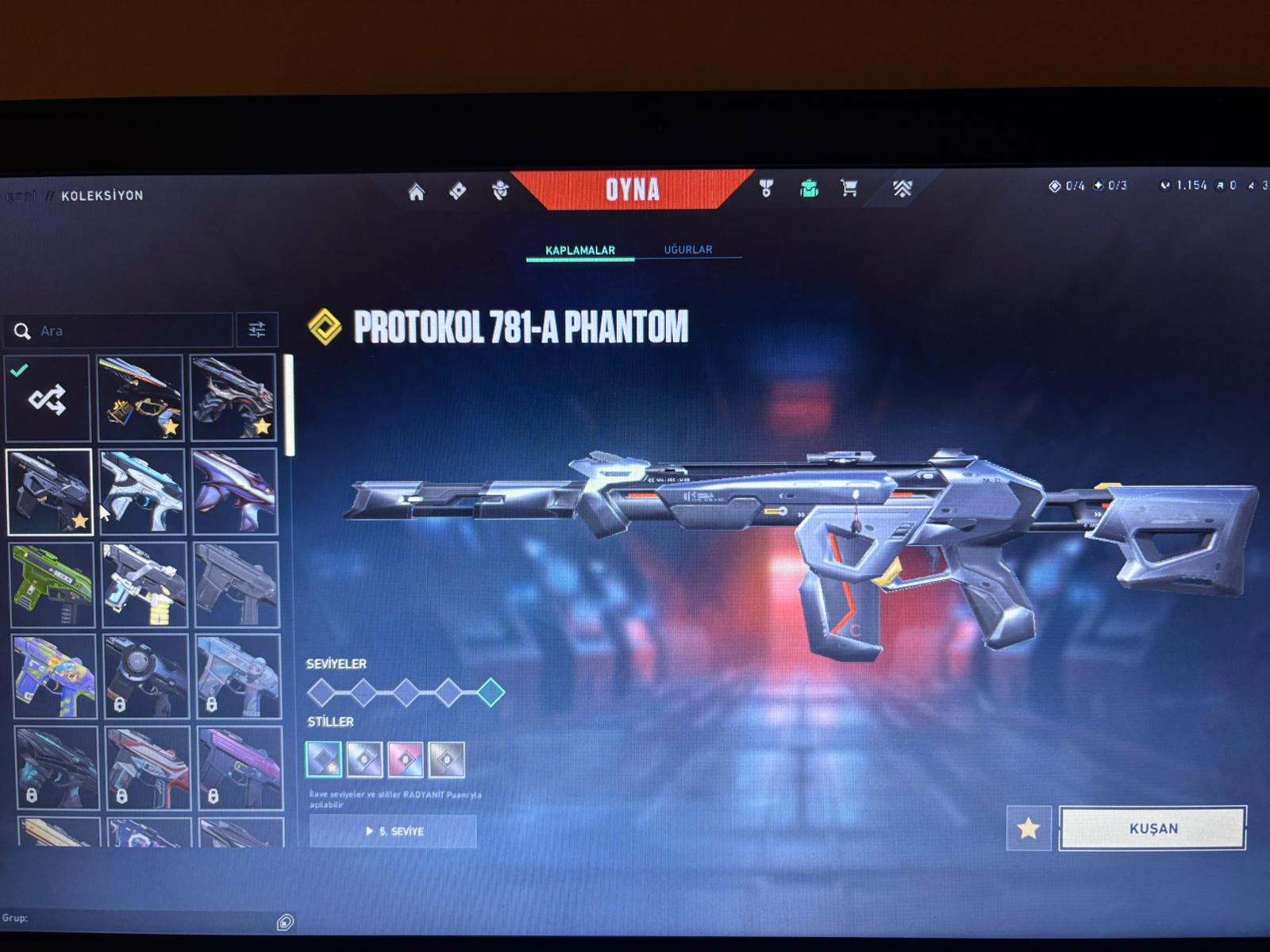1270x952 pixels.
Task: Select the highlighted Protokol 781-A skin thumbnail
Action: tap(49, 492)
